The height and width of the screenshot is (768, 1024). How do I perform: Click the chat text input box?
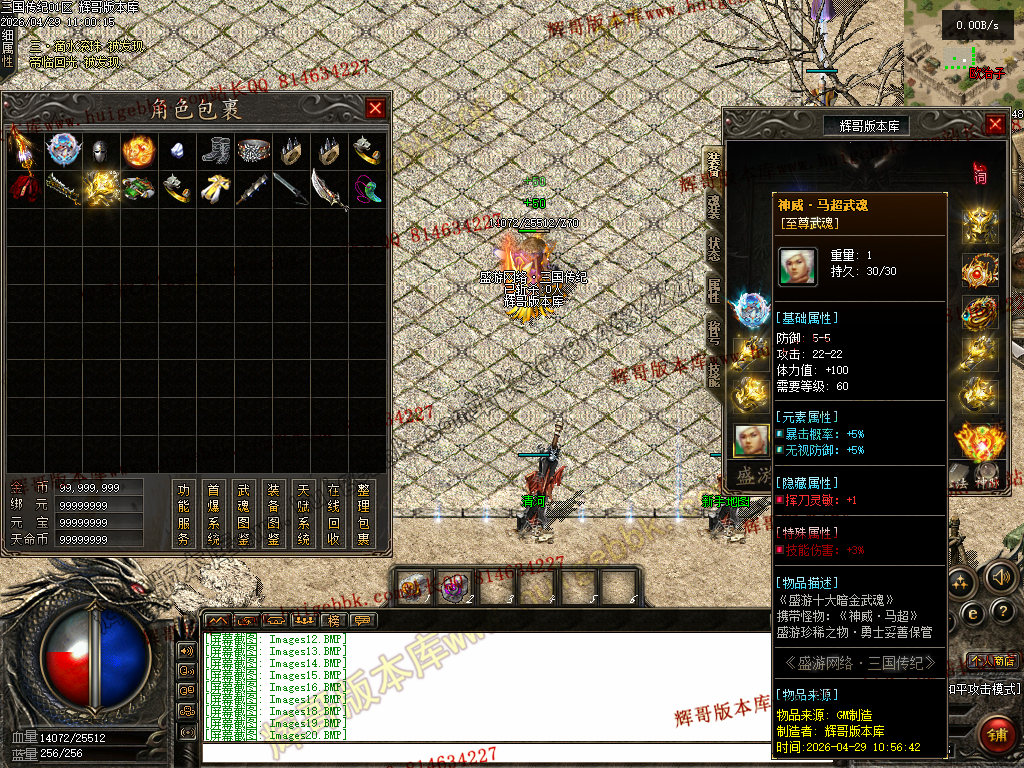pyautogui.click(x=480, y=754)
